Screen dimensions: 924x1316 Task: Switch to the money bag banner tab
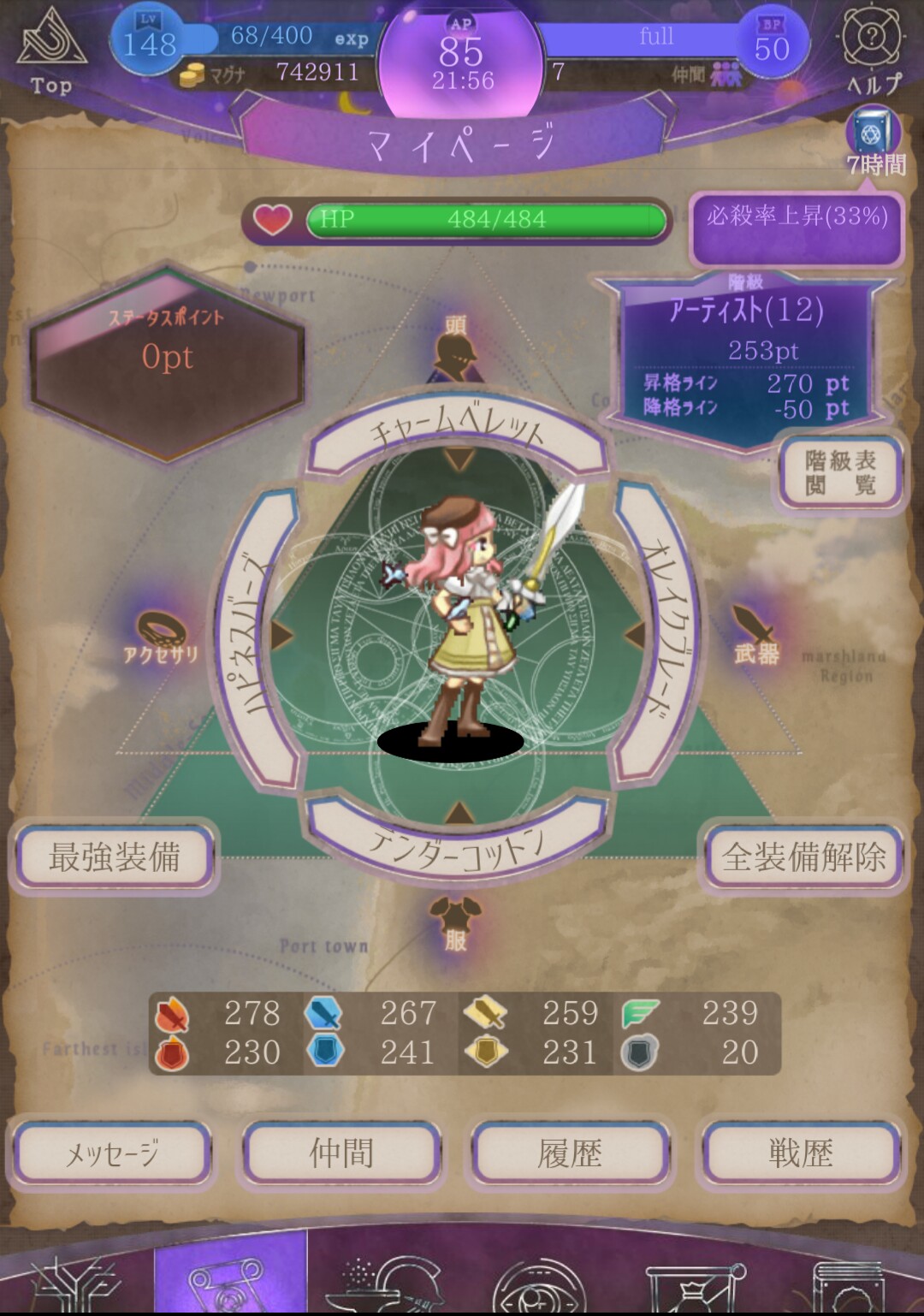pyautogui.click(x=693, y=1279)
